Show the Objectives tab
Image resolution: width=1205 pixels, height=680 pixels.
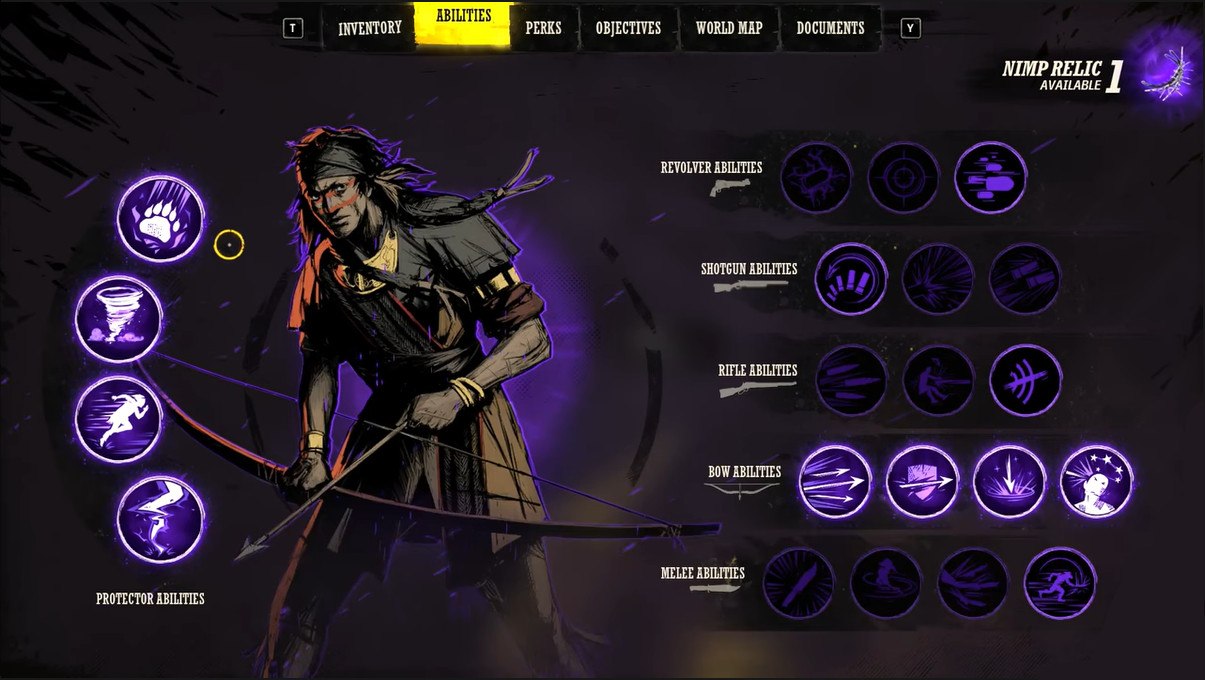(628, 28)
